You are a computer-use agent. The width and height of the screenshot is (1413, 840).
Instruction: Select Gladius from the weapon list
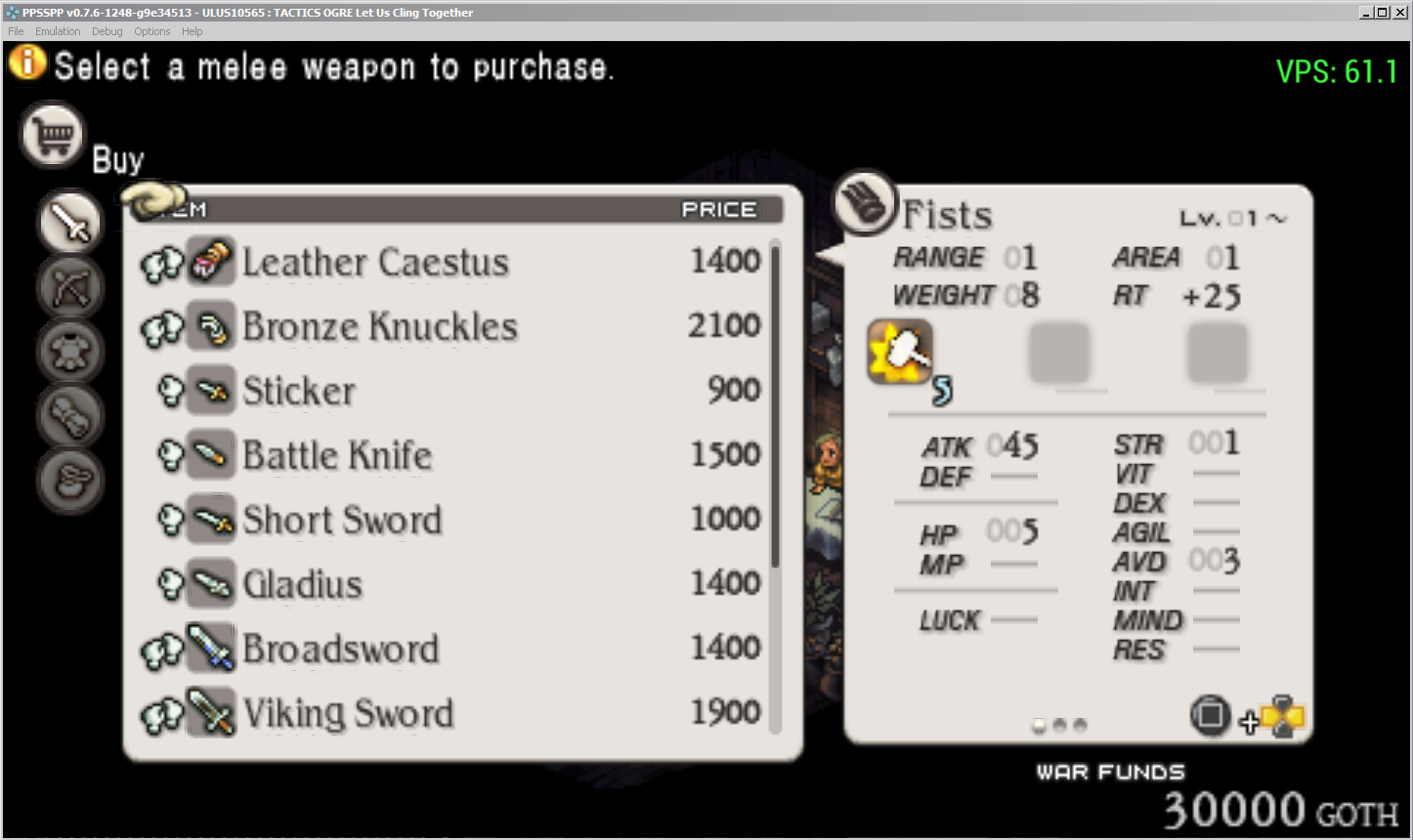(x=303, y=584)
